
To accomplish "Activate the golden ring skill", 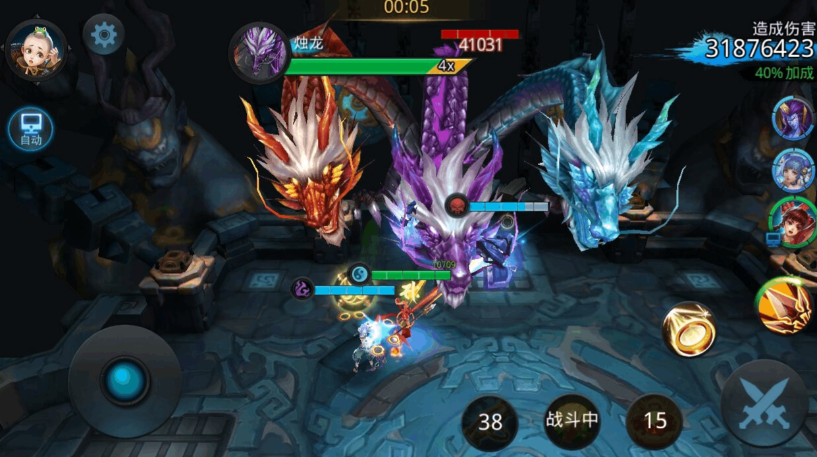I will (689, 329).
